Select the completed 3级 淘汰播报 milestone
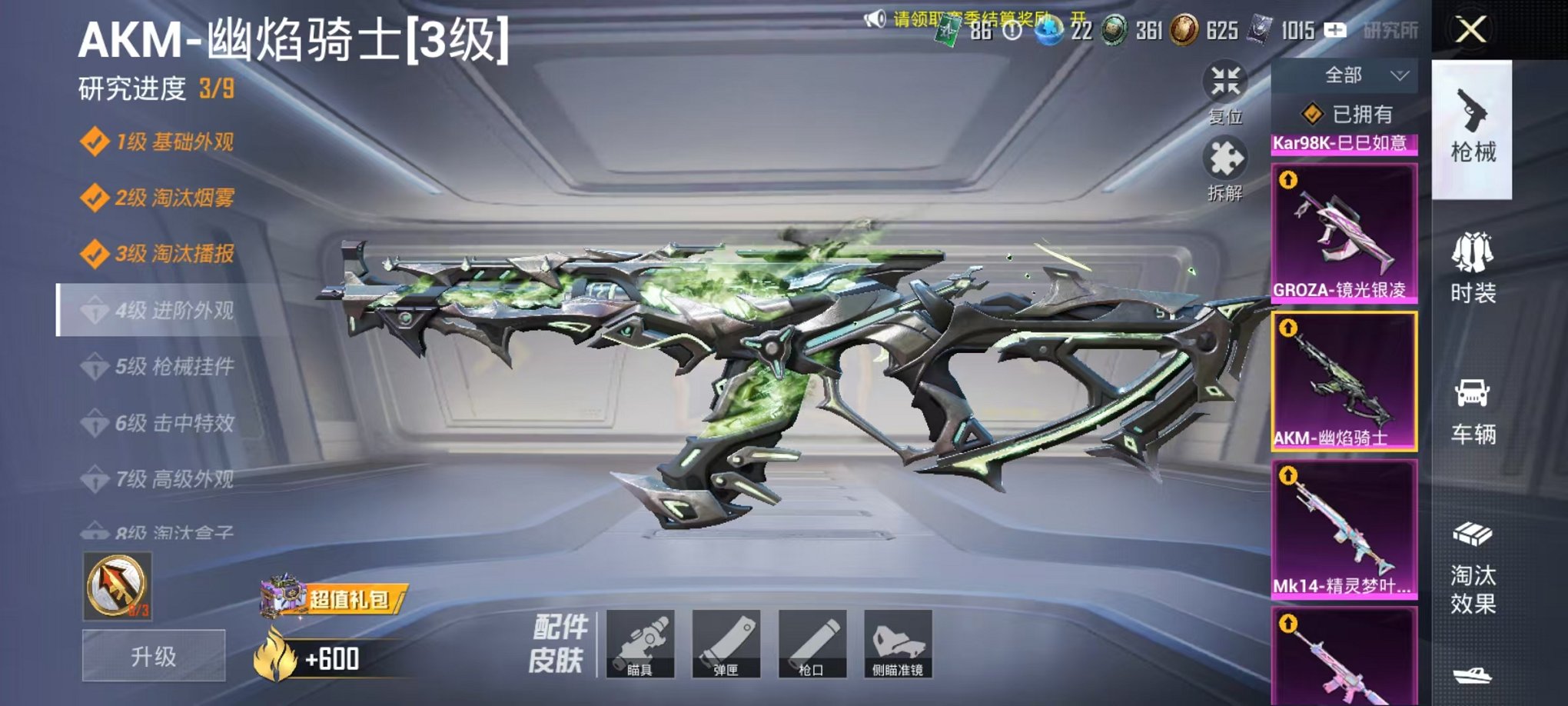 coord(173,253)
